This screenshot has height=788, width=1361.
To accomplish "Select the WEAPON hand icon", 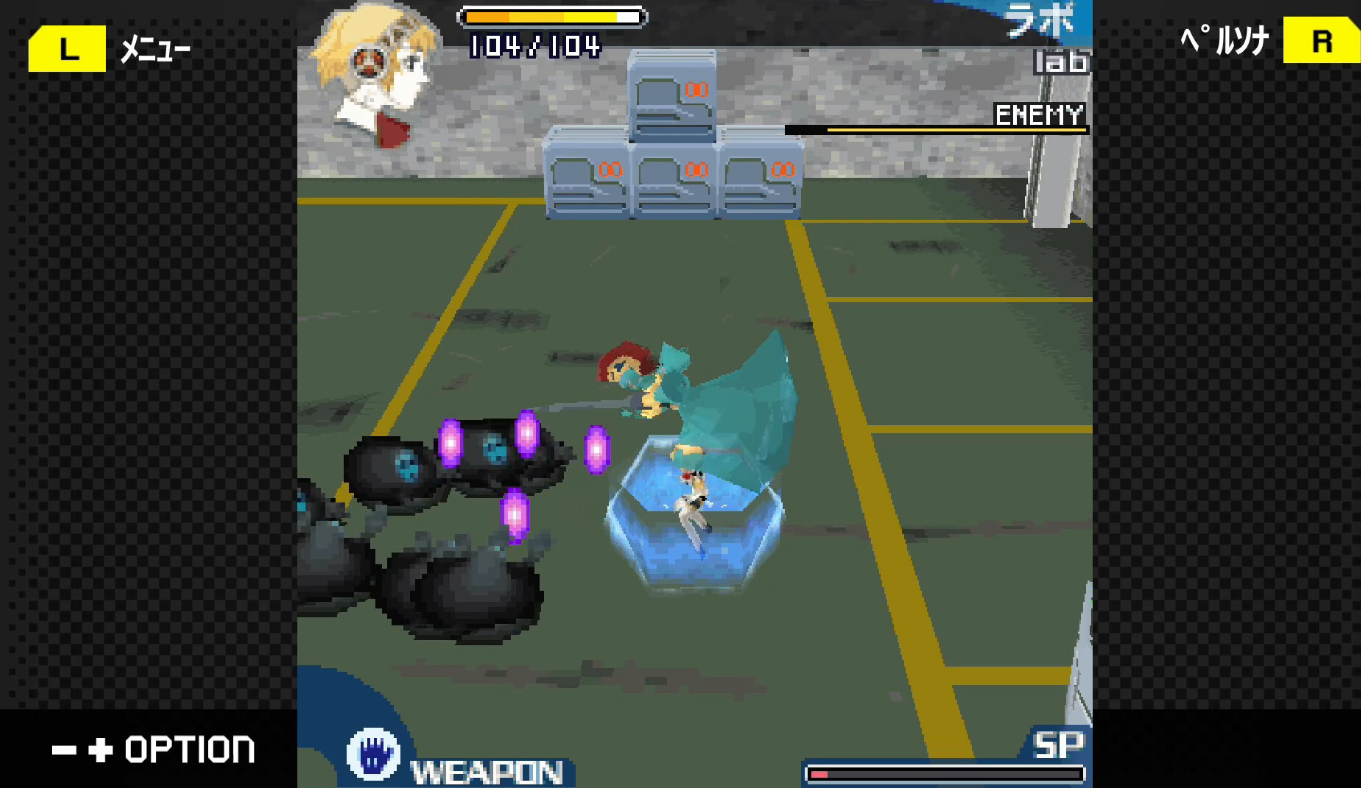I will pos(373,755).
